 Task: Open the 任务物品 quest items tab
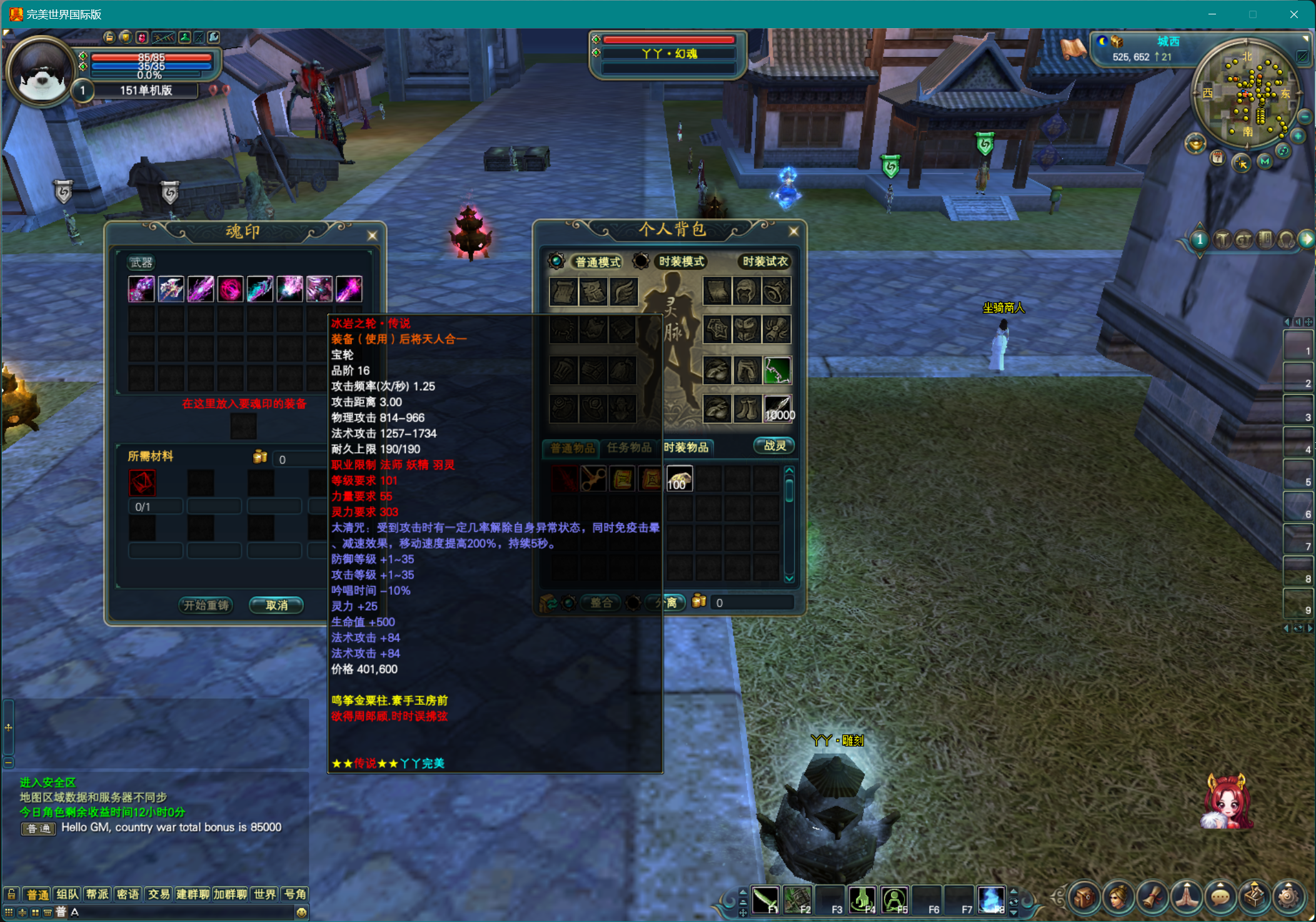(629, 447)
